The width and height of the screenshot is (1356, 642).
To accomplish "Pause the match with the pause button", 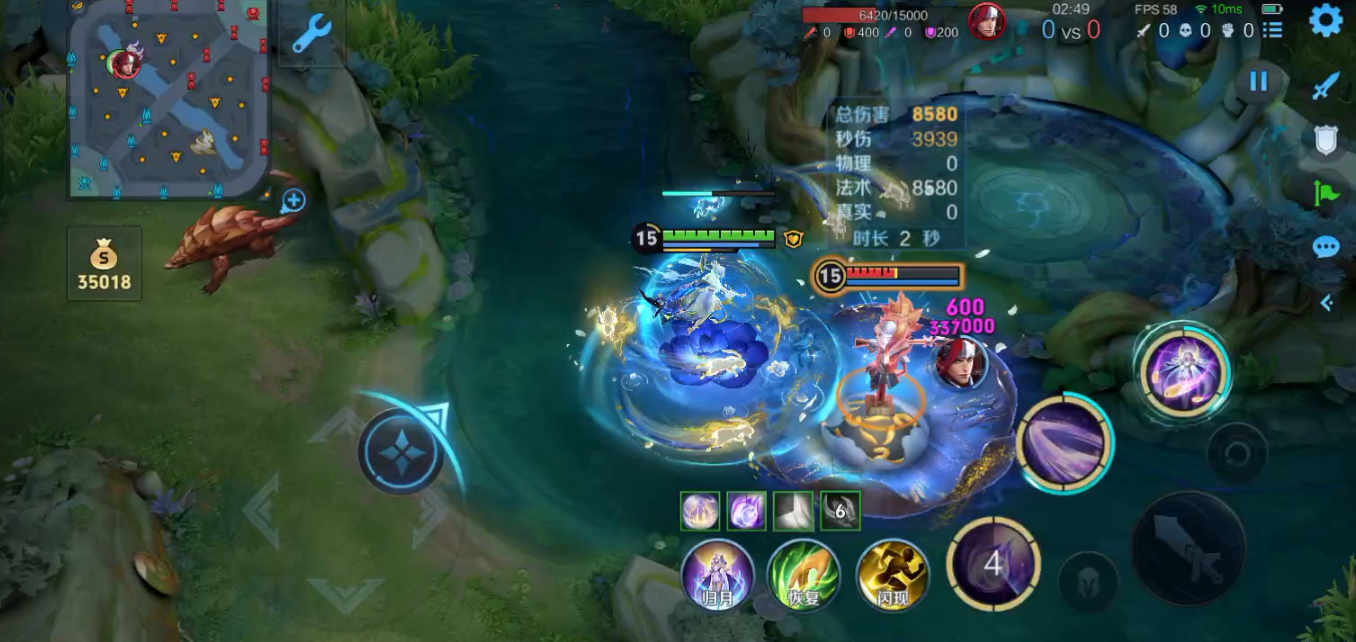I will [x=1258, y=82].
